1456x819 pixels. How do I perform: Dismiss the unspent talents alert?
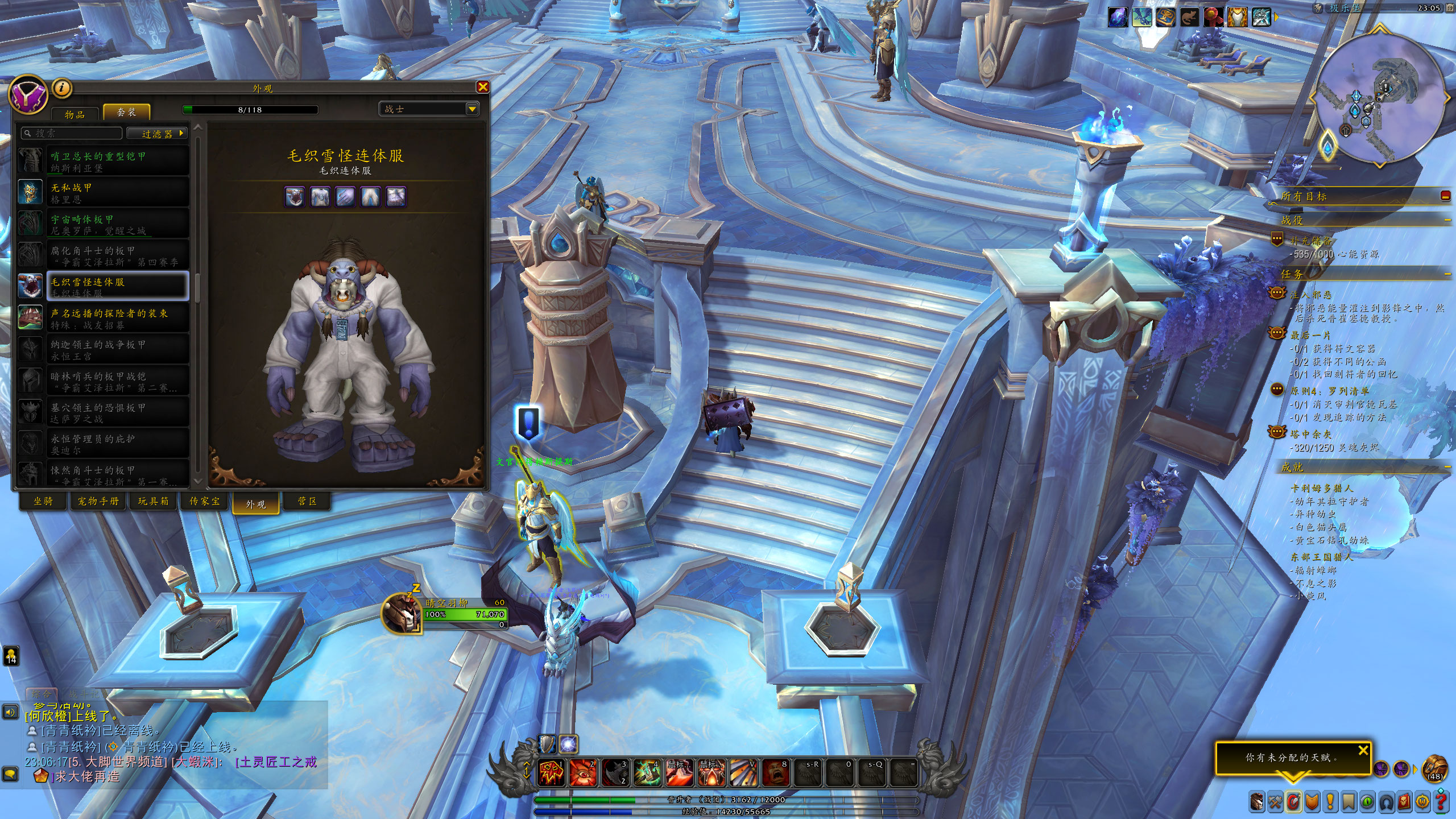click(x=1363, y=750)
